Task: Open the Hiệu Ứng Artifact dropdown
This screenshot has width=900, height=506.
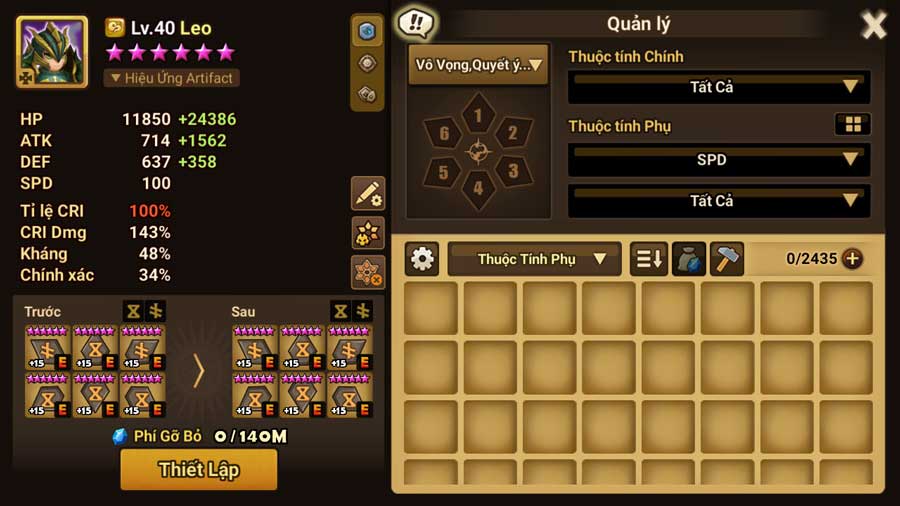Action: click(172, 78)
